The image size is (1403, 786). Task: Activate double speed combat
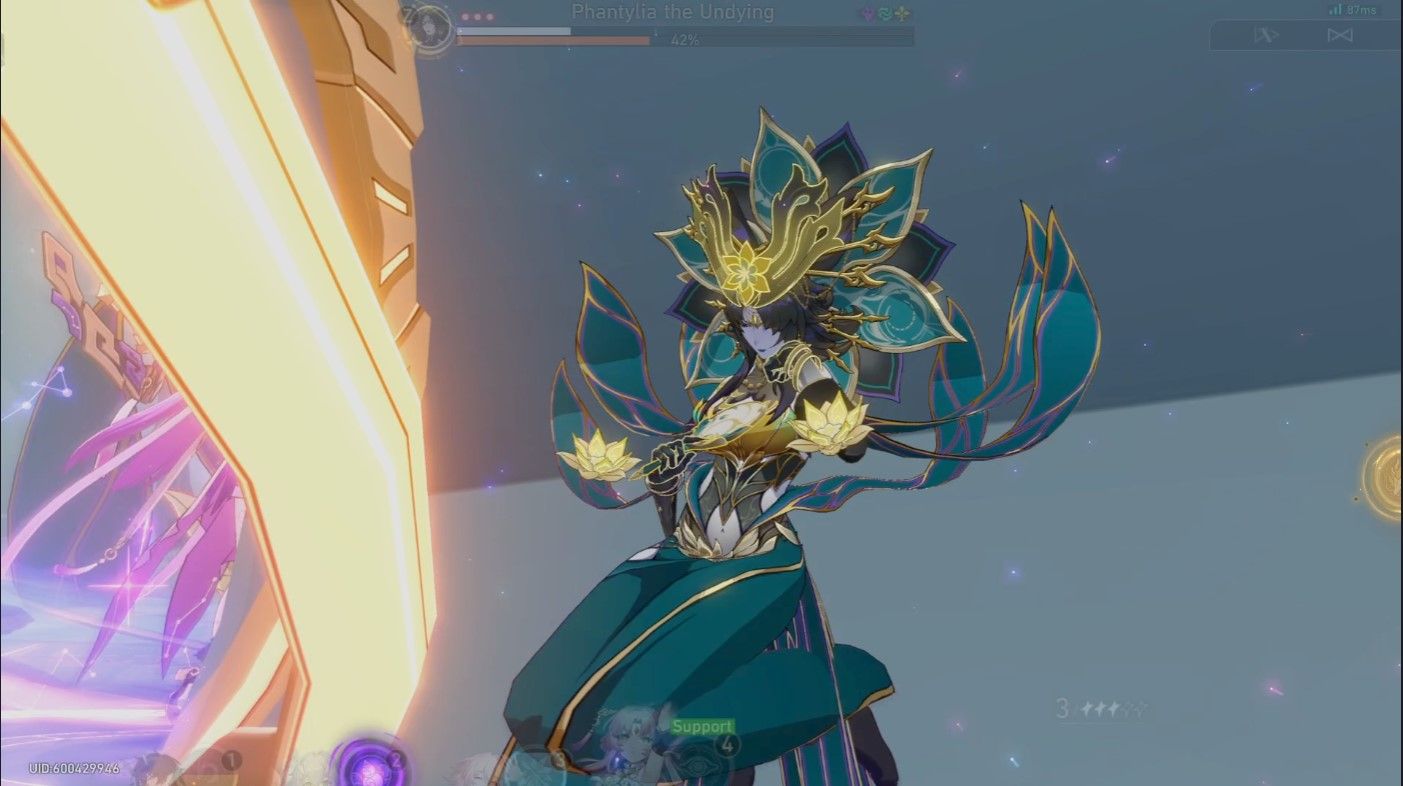coord(1341,35)
